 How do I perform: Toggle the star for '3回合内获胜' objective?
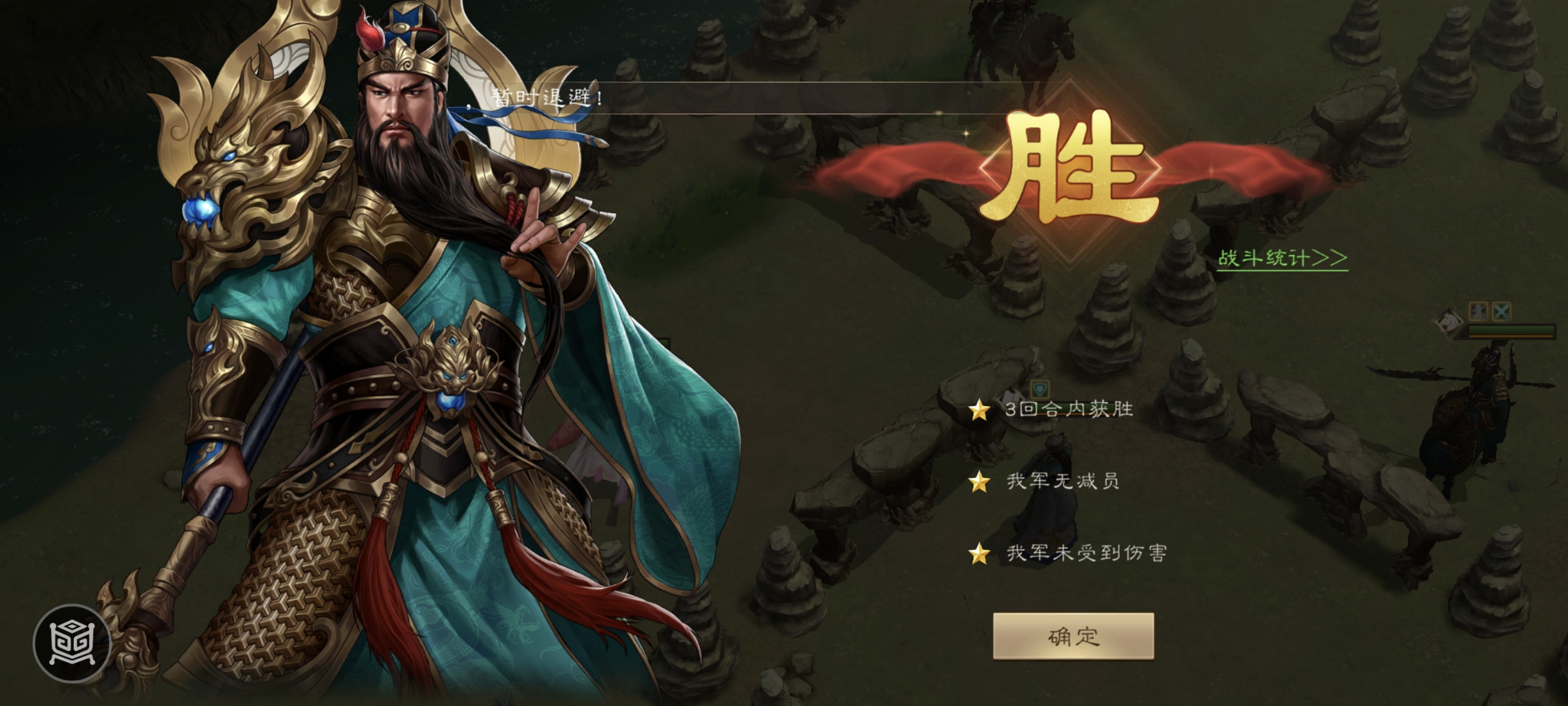[978, 409]
